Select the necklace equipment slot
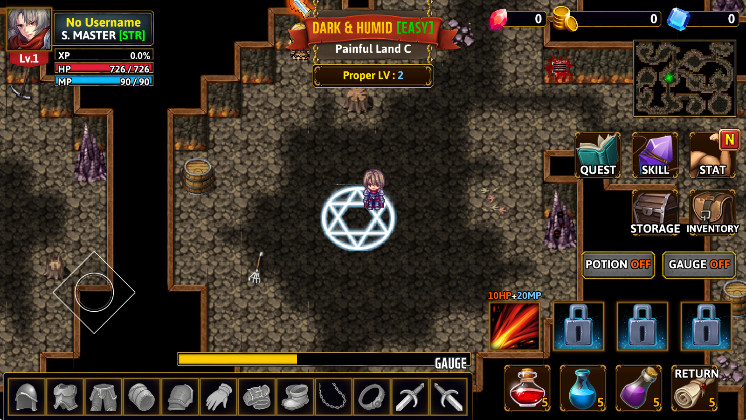The image size is (746, 420). click(331, 397)
